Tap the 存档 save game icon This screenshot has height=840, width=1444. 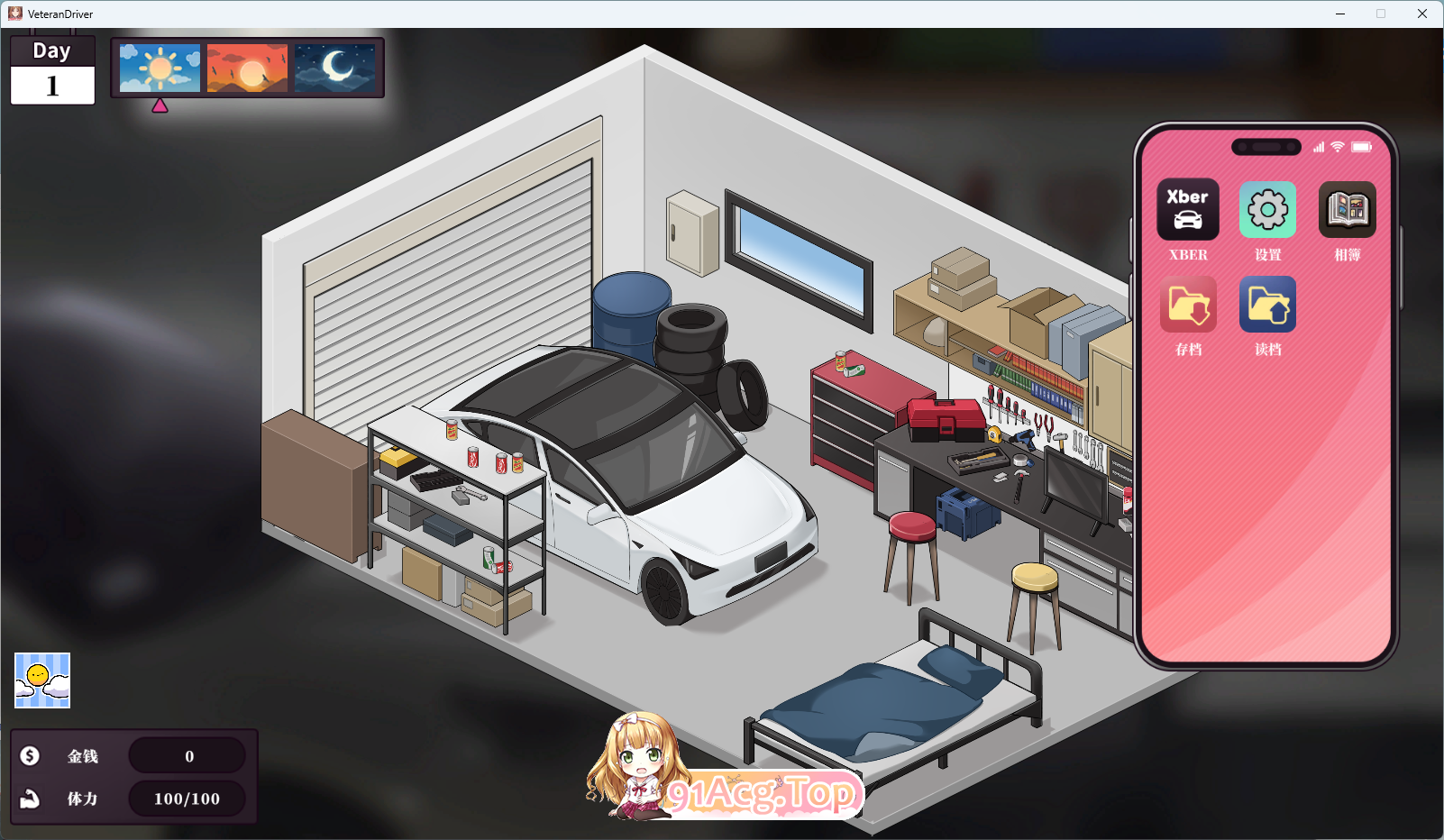[1187, 304]
